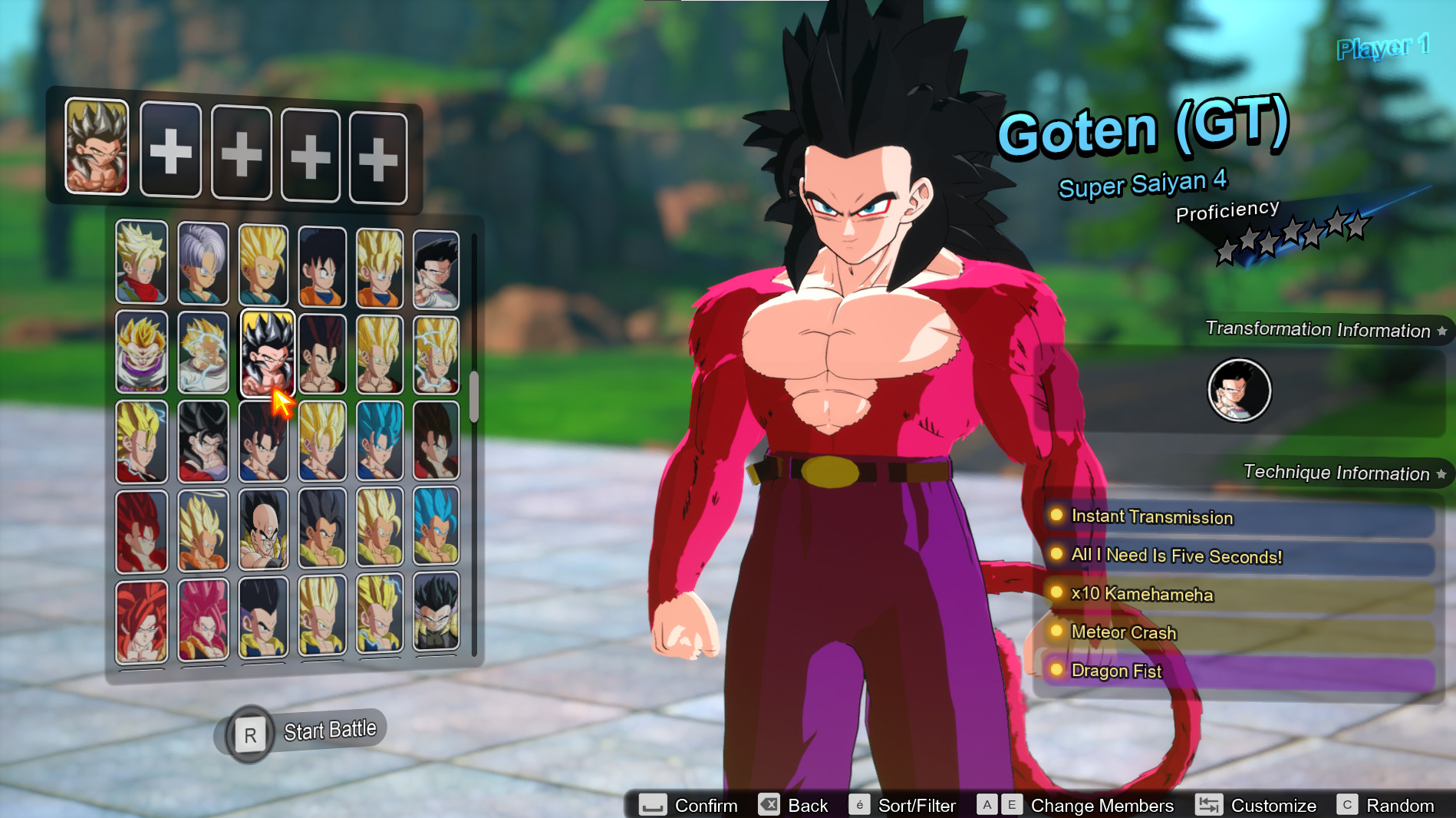Open the Customize screen
The height and width of the screenshot is (818, 1456).
point(1273,806)
